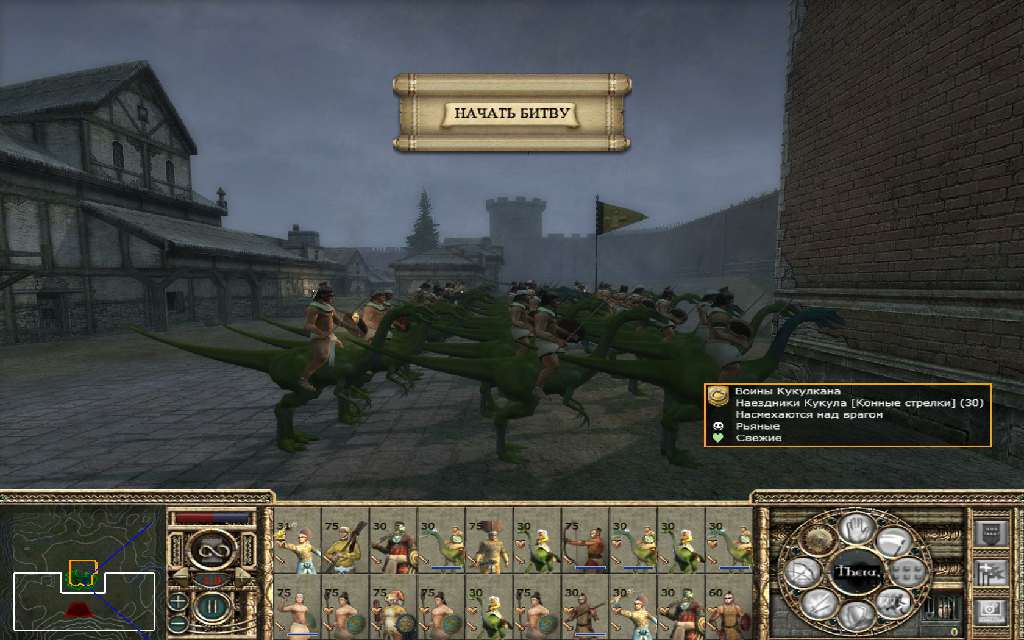Click the infinity symbol speed button
The width and height of the screenshot is (1024, 640).
tap(210, 548)
